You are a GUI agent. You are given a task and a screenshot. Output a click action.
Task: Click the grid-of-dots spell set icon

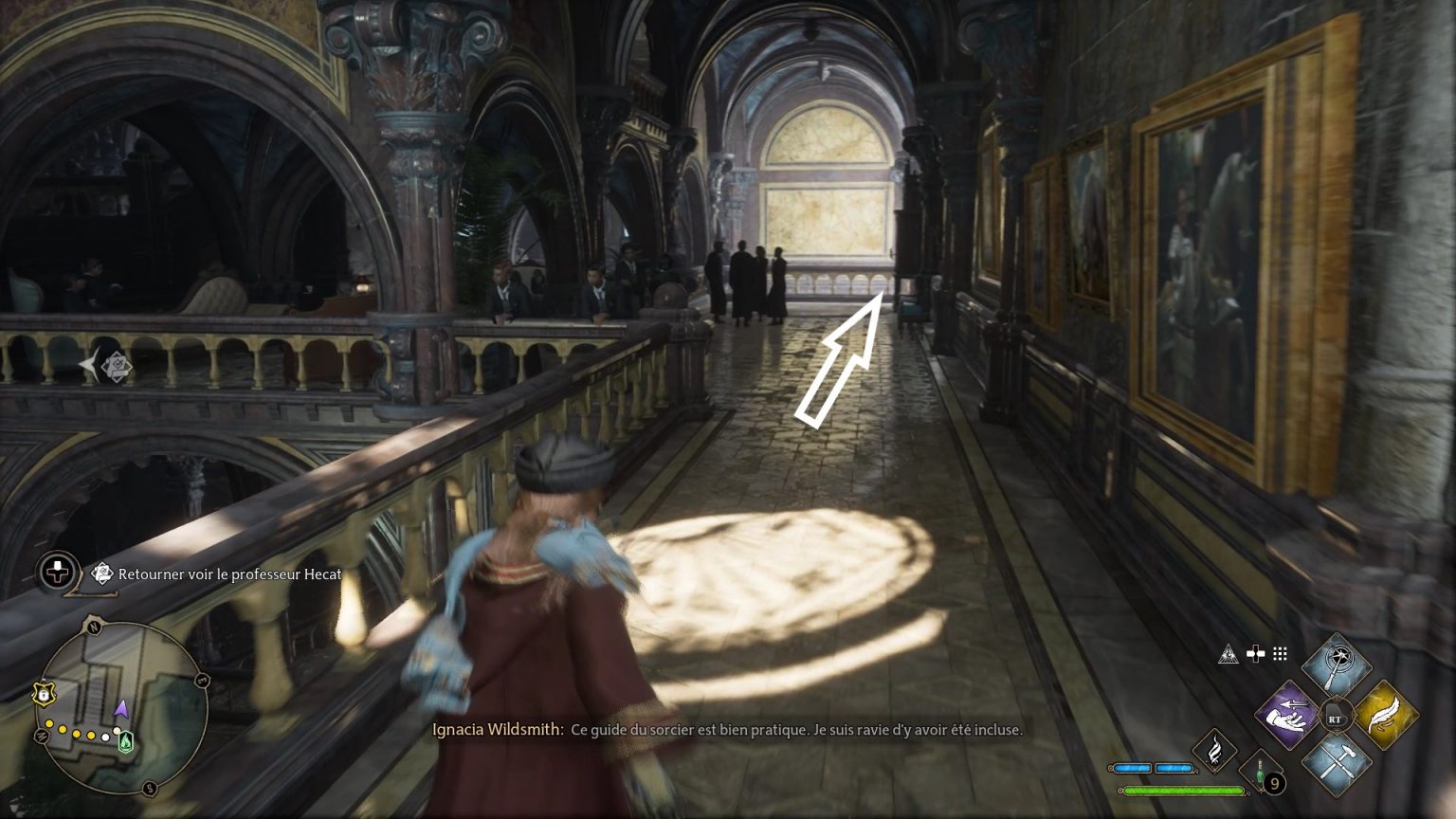pyautogui.click(x=1280, y=654)
